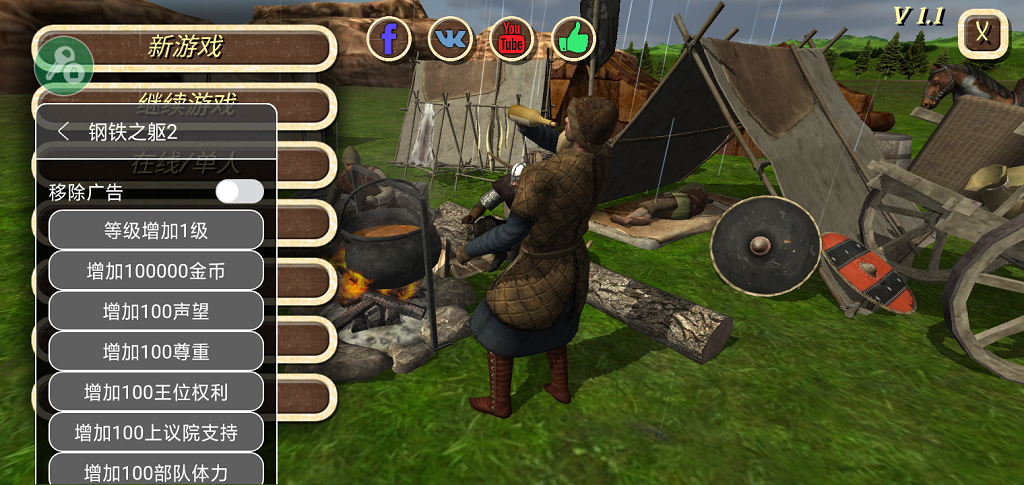1024x485 pixels.
Task: Open the Facebook page icon
Action: pyautogui.click(x=390, y=39)
